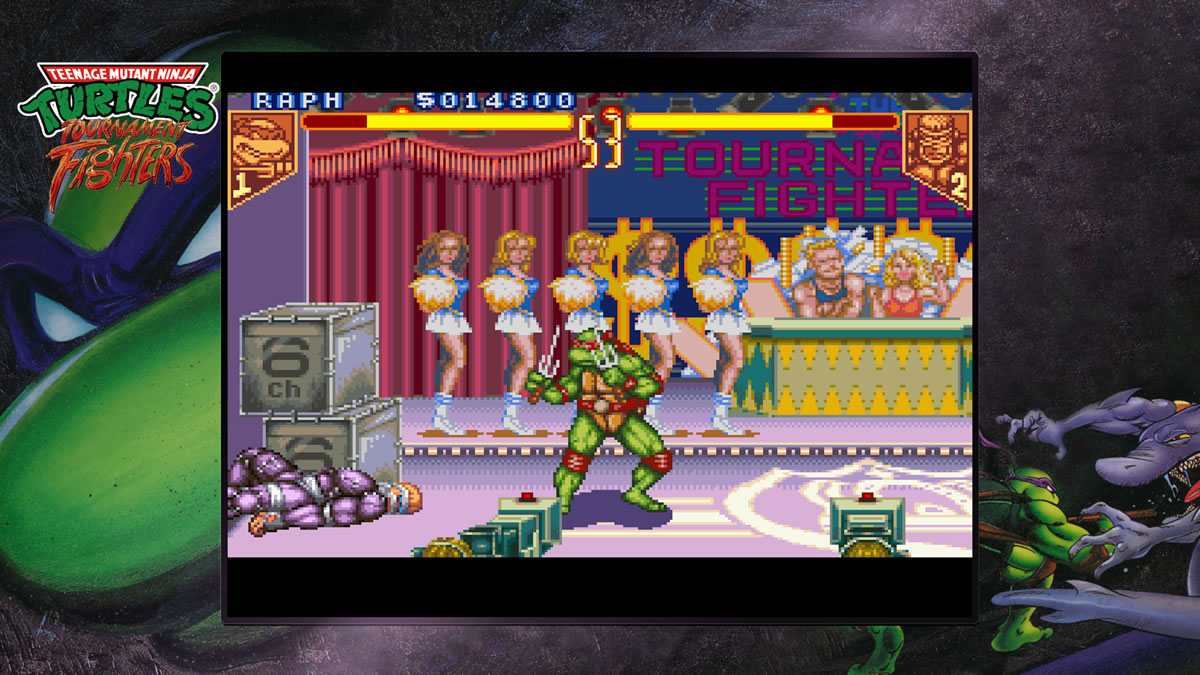The image size is (1200, 675).
Task: Click the Tournament Fighters logo
Action: (x=118, y=133)
